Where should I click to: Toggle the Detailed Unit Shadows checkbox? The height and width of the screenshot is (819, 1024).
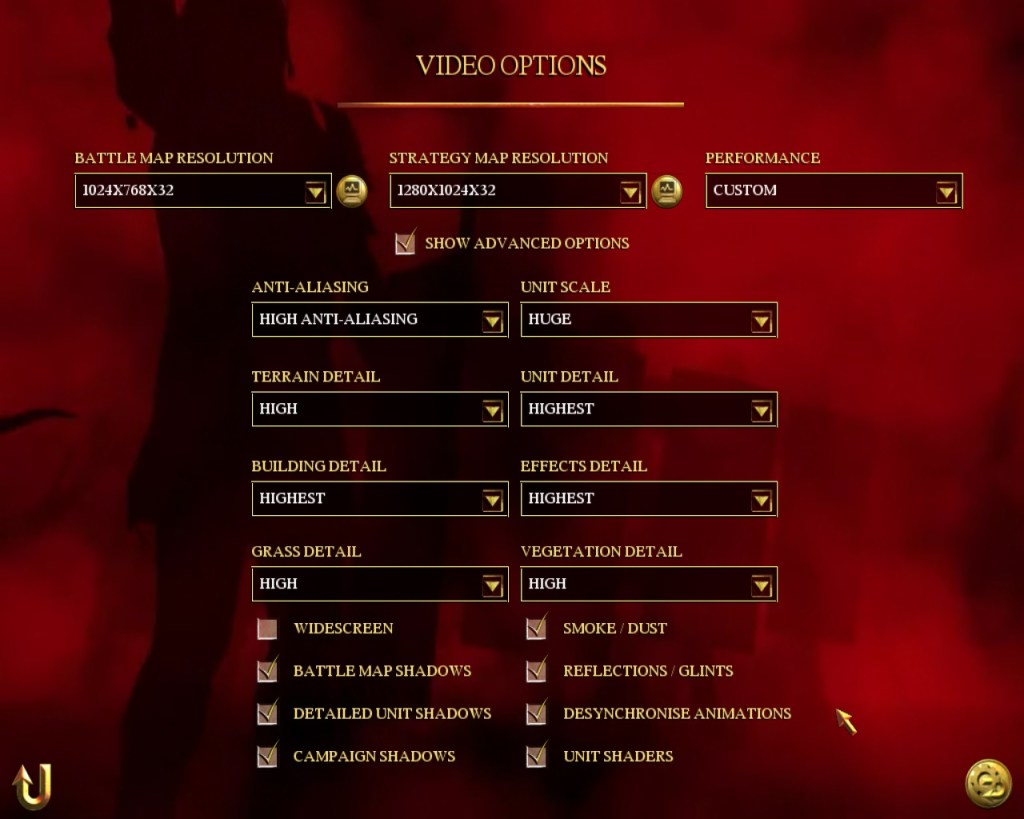(267, 714)
